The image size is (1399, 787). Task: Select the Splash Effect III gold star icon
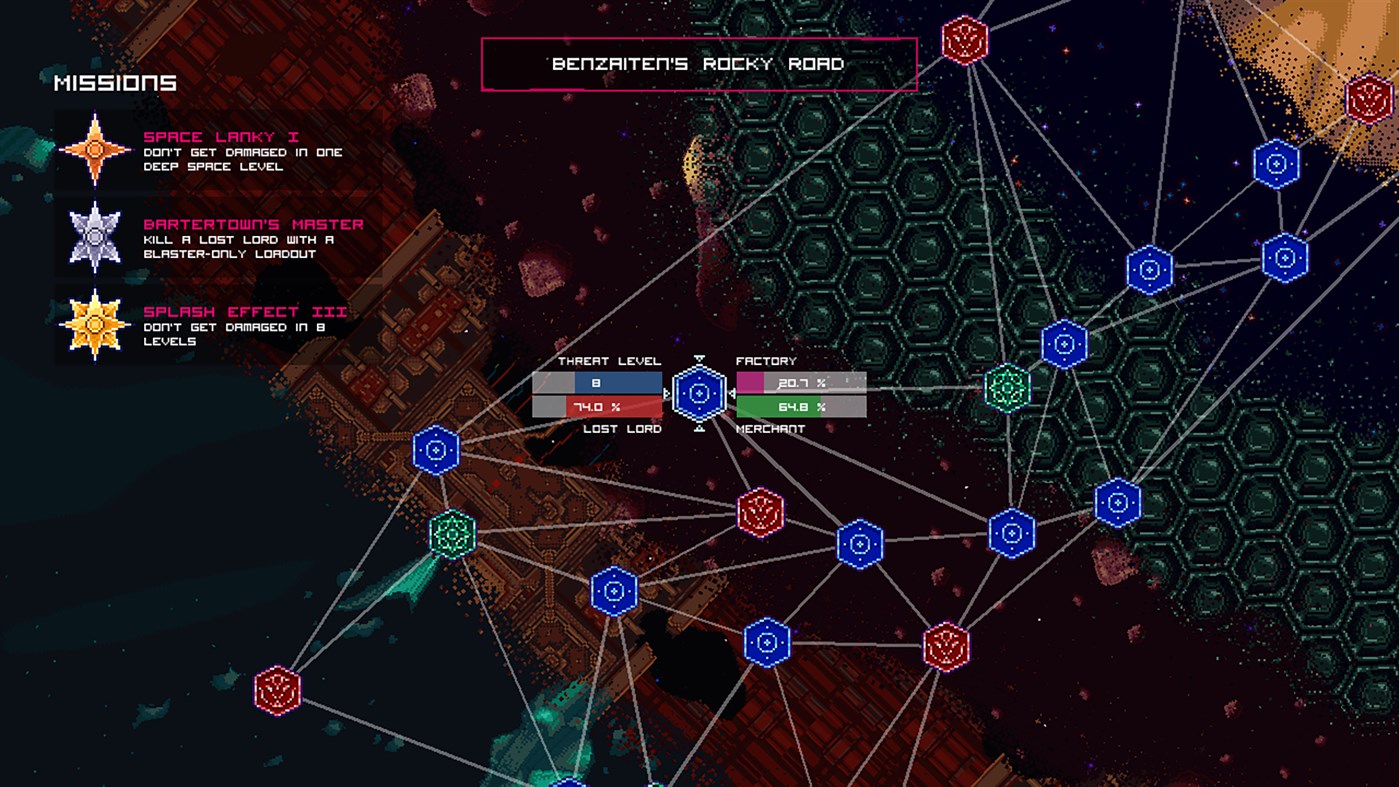95,322
